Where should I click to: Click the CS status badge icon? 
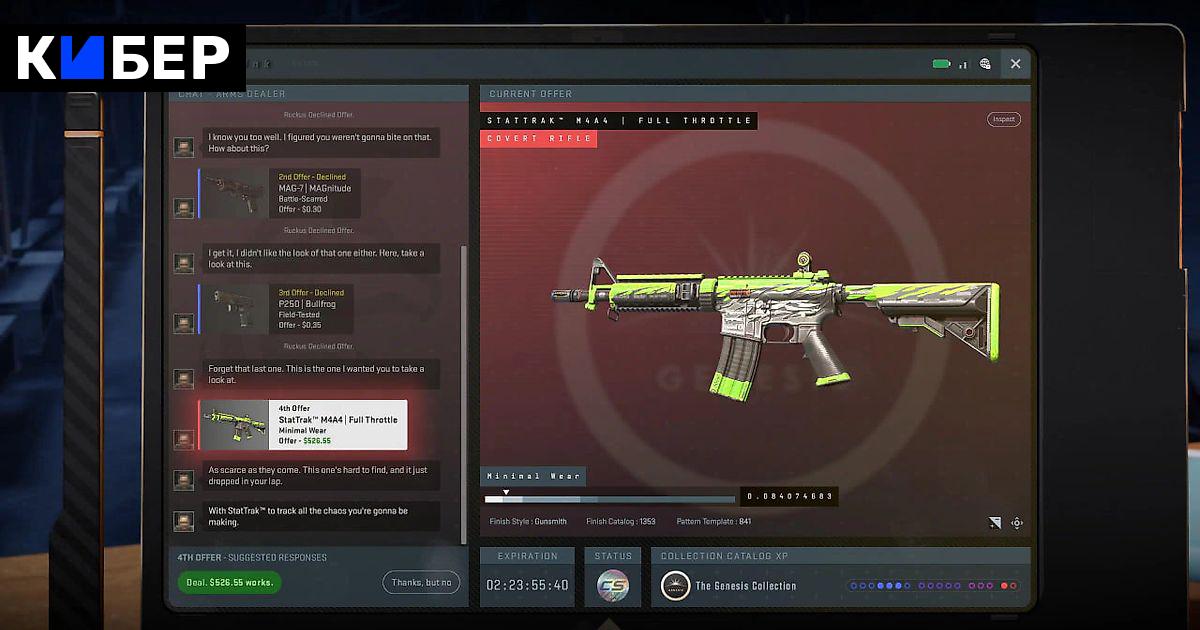pos(612,586)
